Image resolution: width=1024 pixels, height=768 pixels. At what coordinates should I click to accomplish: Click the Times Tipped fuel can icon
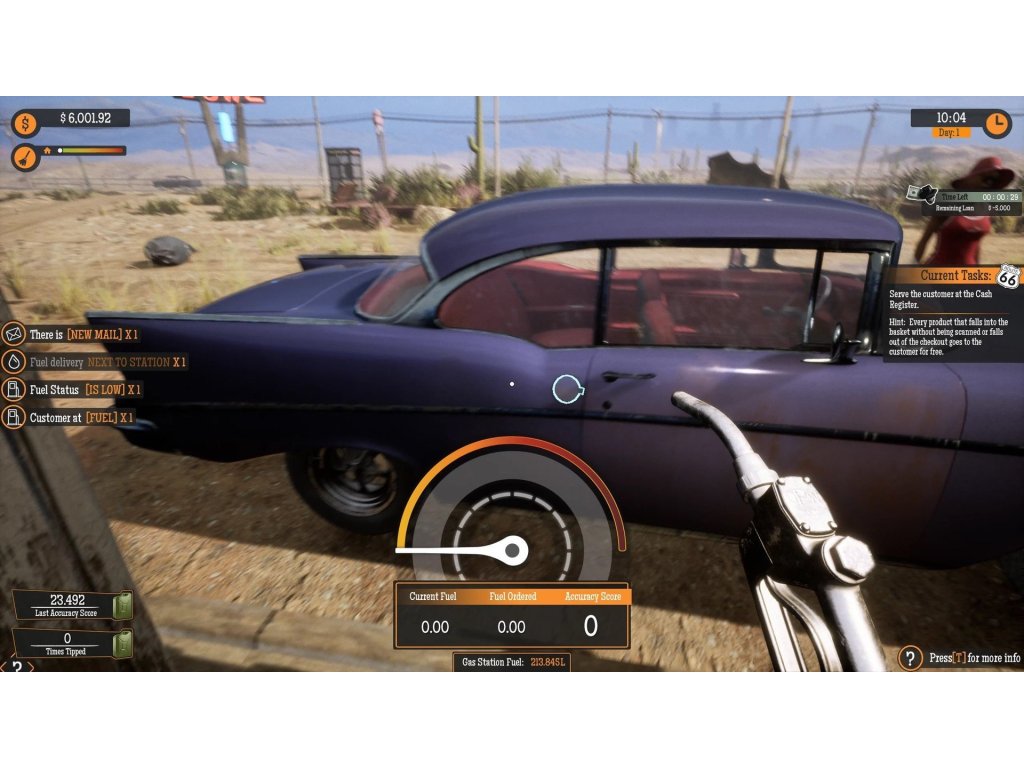122,643
